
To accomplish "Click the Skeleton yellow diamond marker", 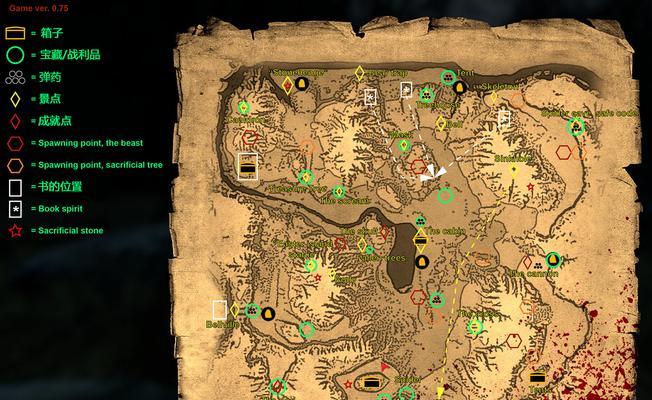I will [491, 98].
